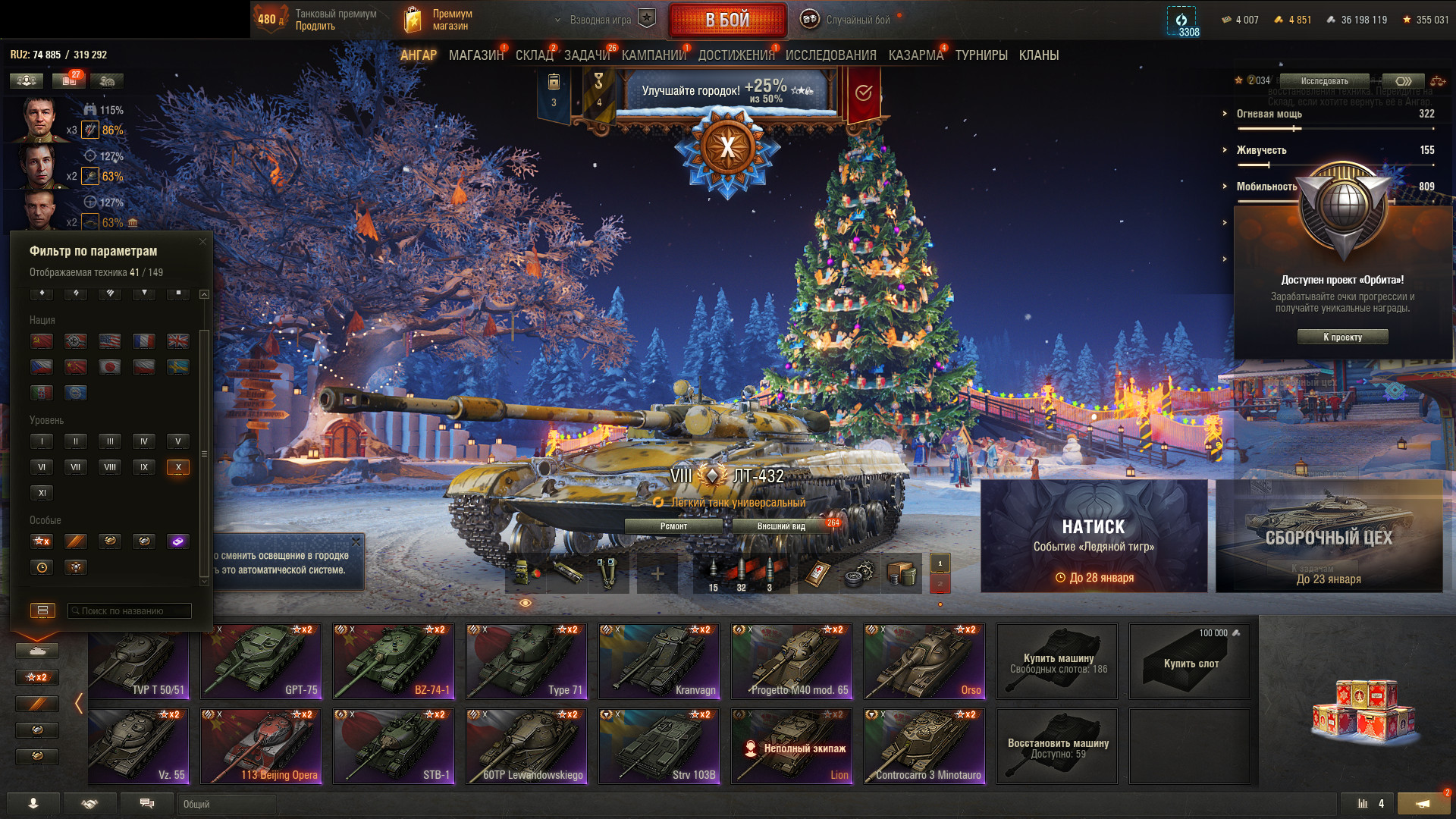The image size is (1456, 819).
Task: Open the МАГАЗИН tab
Action: pos(475,55)
